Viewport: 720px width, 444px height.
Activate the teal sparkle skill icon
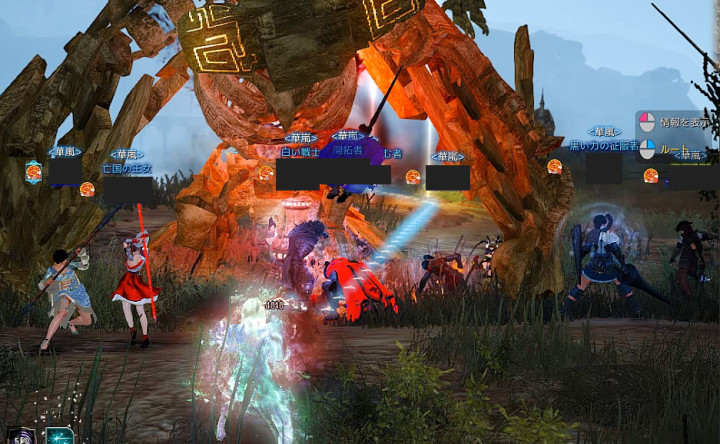[x=60, y=436]
